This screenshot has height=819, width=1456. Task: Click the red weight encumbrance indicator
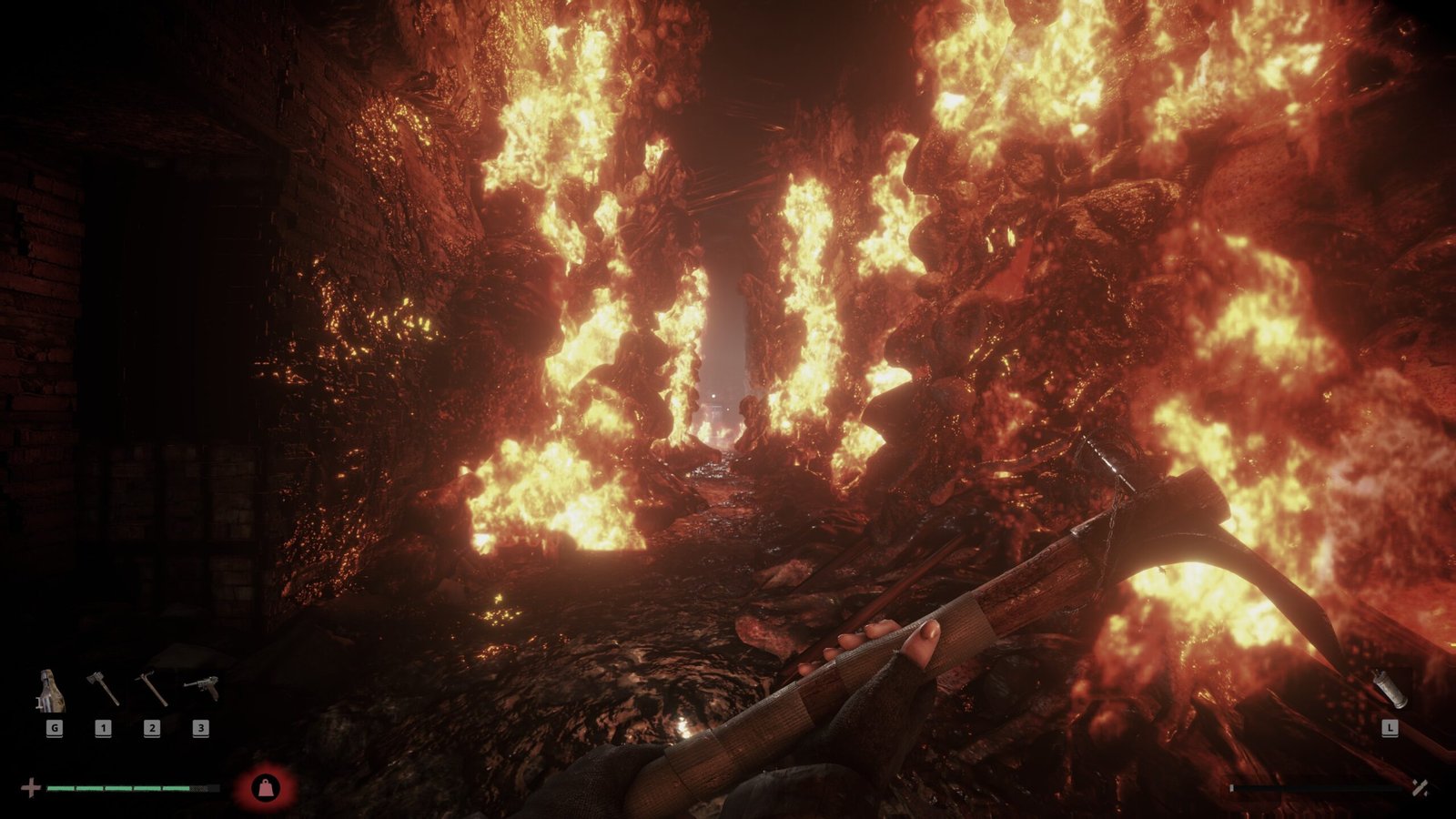coord(266,786)
